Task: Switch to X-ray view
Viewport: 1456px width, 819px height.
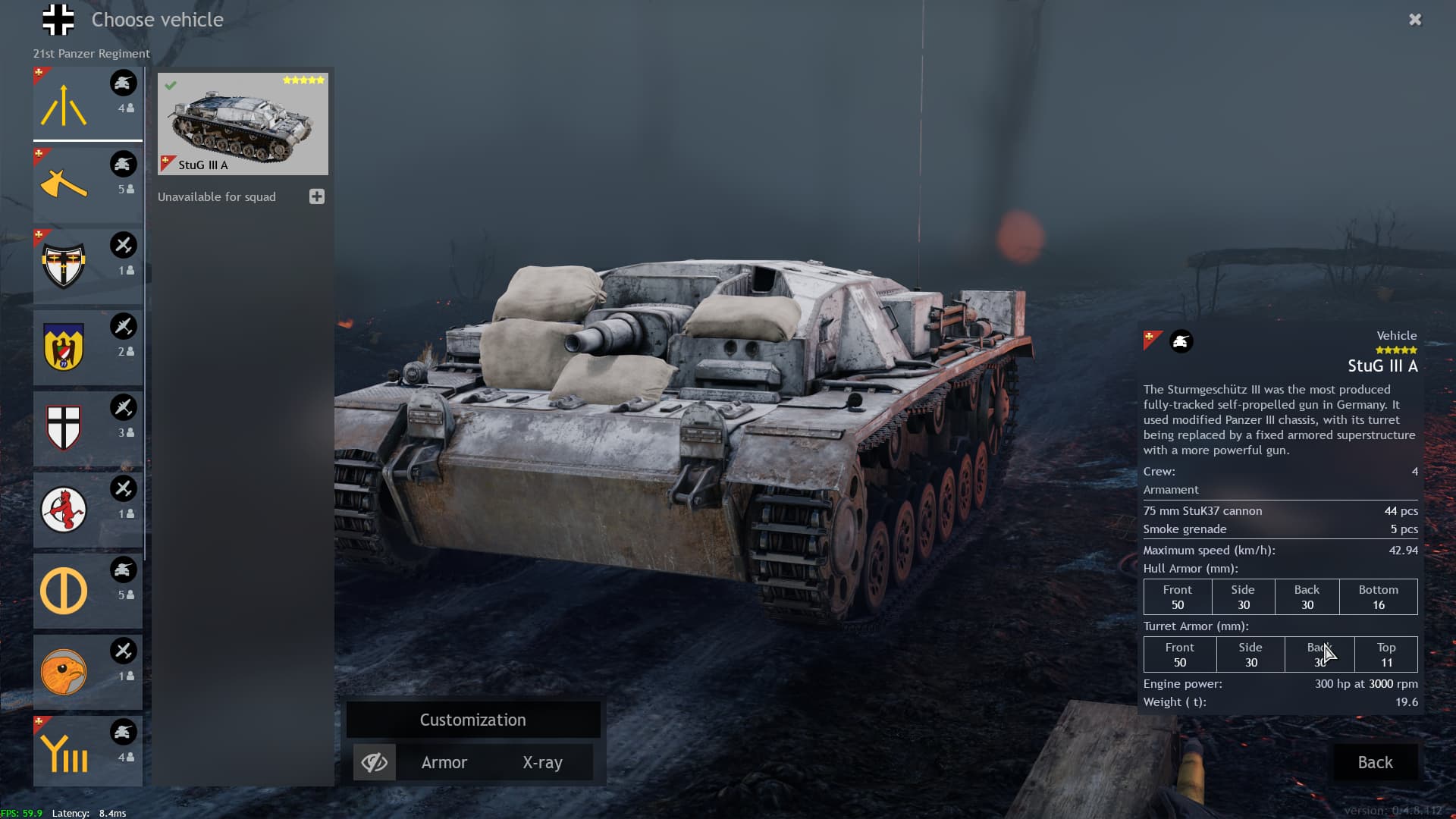Action: point(542,762)
